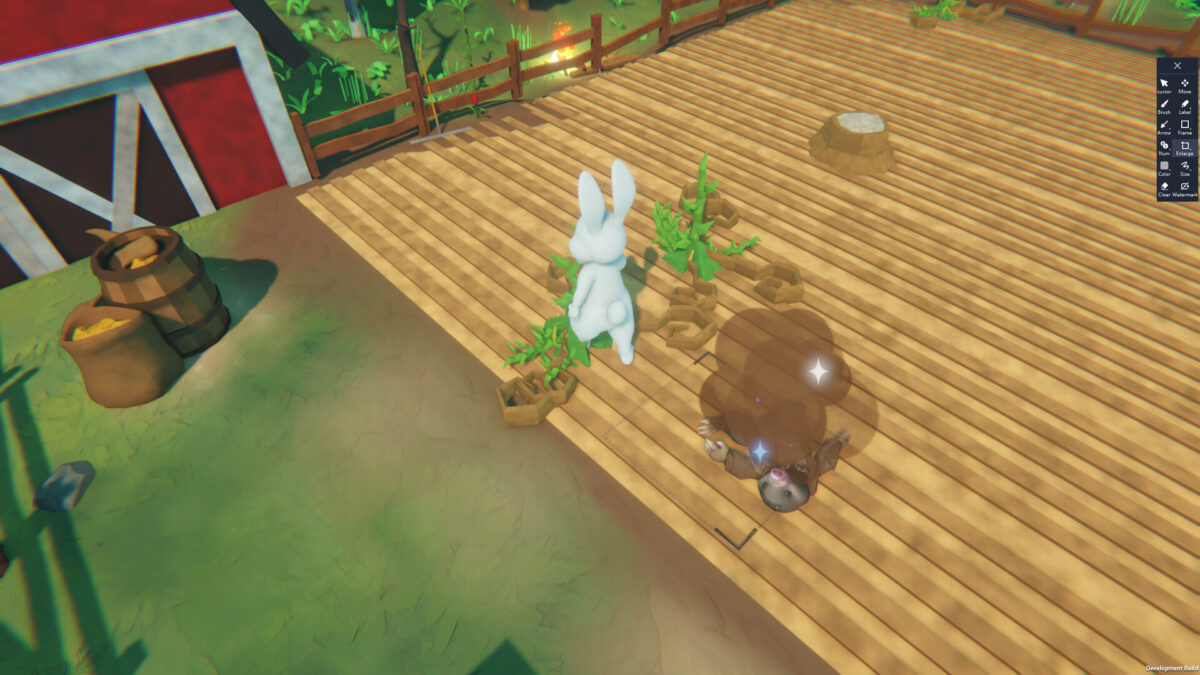Activate the Brush tool
The width and height of the screenshot is (1200, 675).
click(x=1165, y=105)
